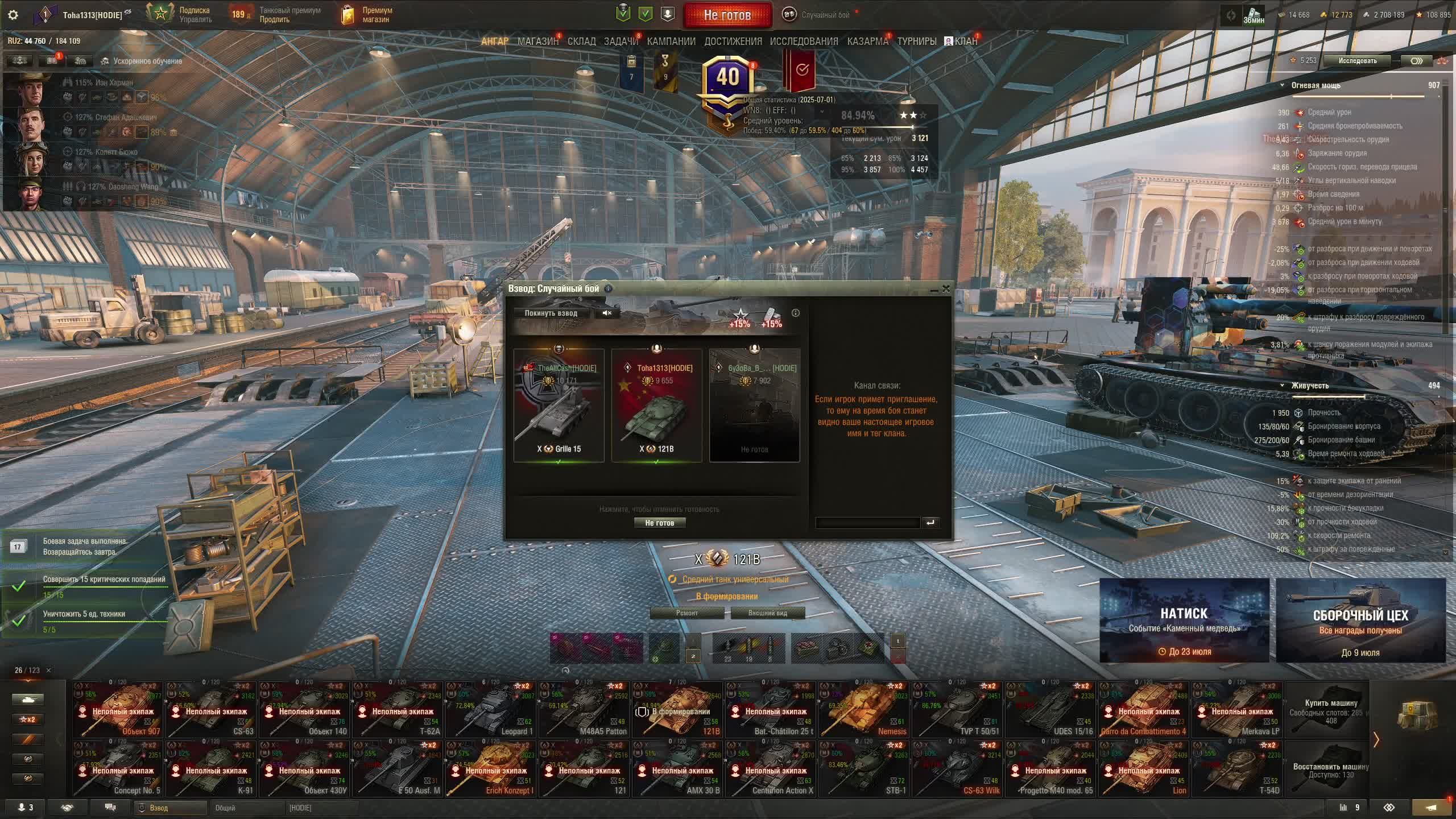Screen dimensions: 1456x819
Task: Select the Leopard 1 tank in carousel
Action: pos(492,710)
